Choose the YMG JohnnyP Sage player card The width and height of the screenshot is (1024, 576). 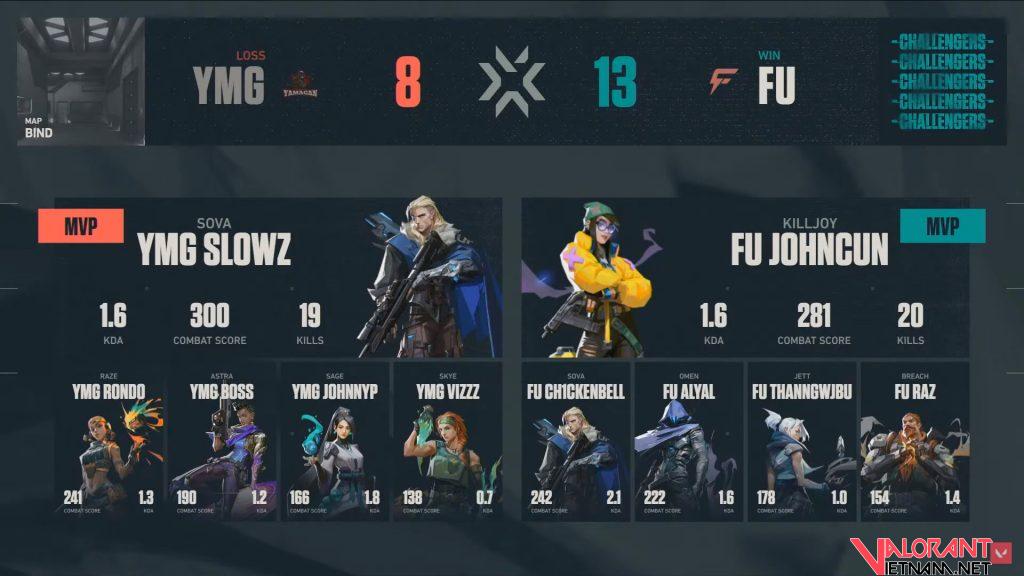(x=334, y=442)
